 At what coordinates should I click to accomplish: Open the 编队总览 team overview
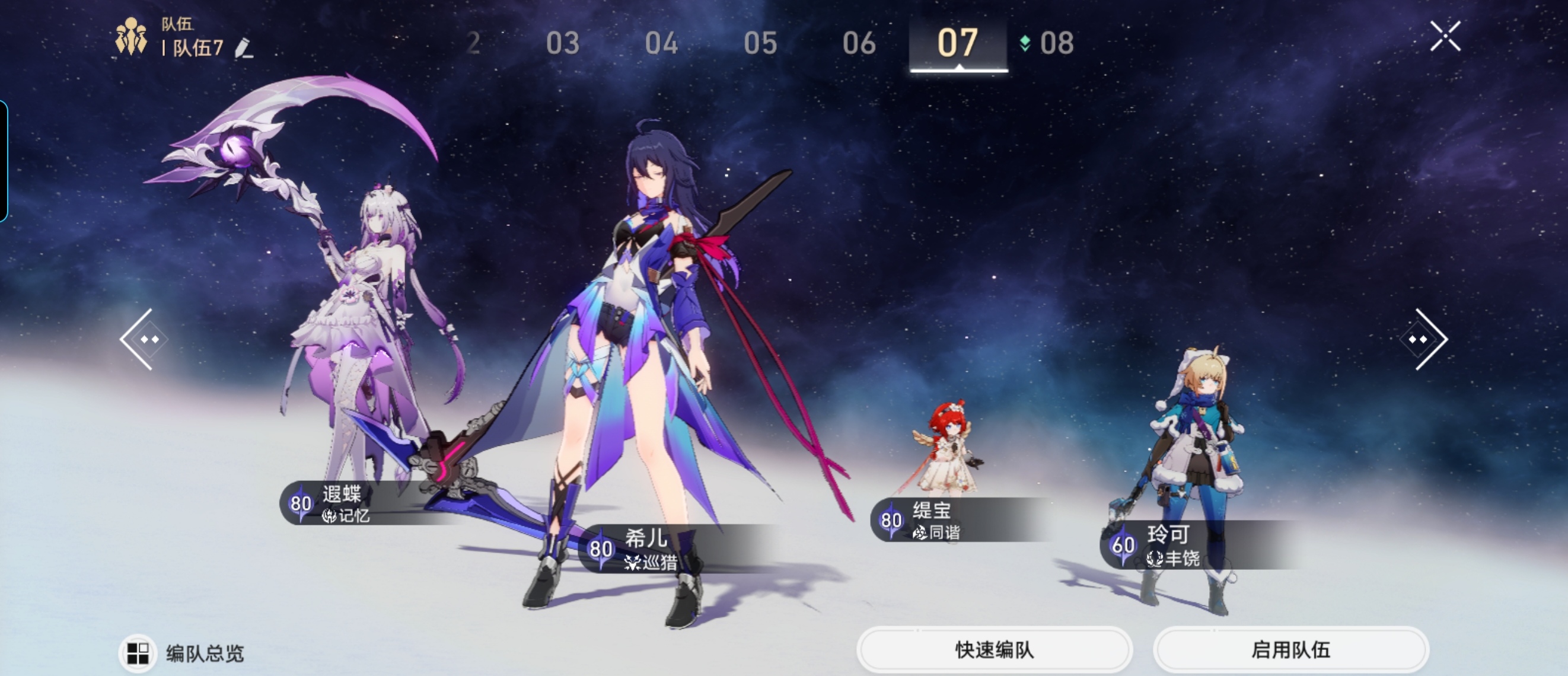(183, 653)
